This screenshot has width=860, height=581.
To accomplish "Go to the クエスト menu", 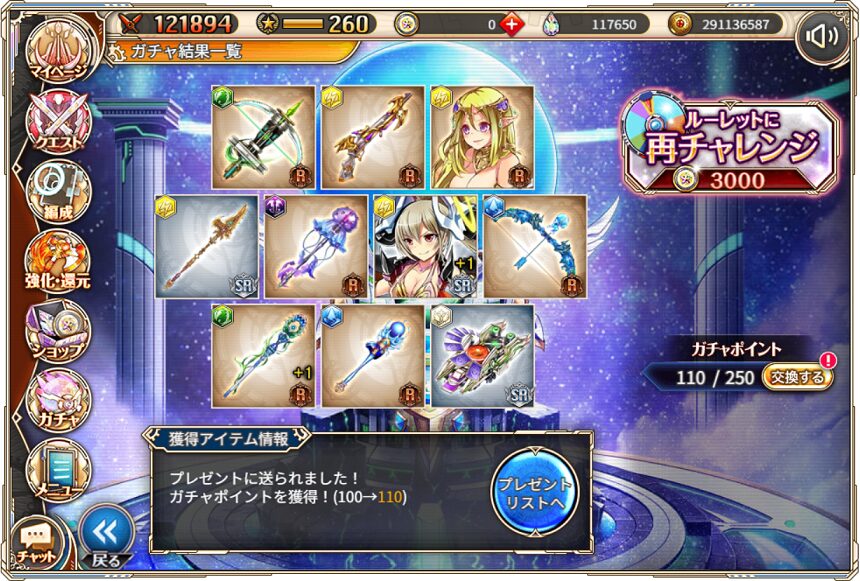I will coord(59,123).
